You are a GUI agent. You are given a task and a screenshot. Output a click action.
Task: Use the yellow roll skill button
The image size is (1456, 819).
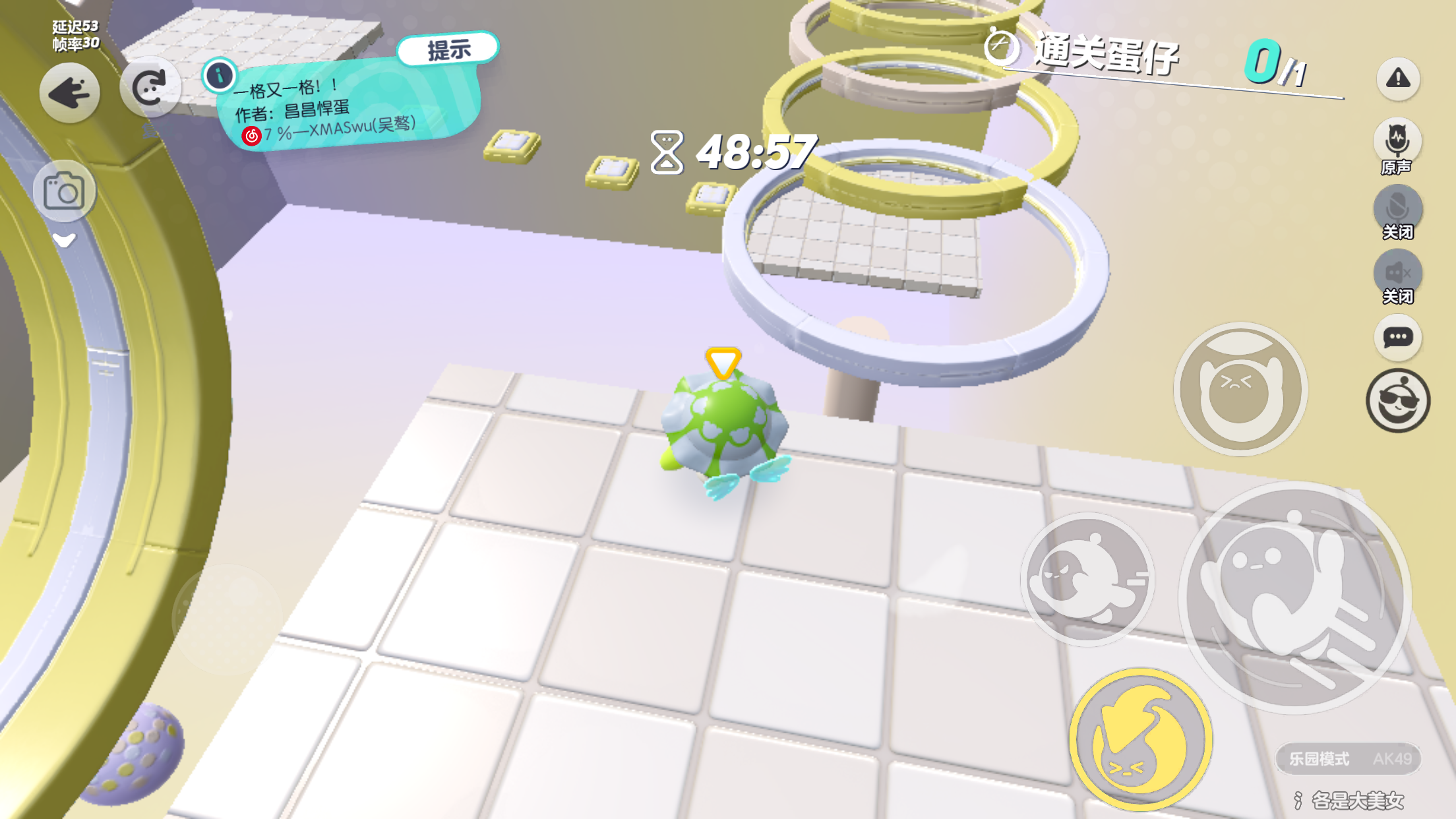click(x=1140, y=740)
